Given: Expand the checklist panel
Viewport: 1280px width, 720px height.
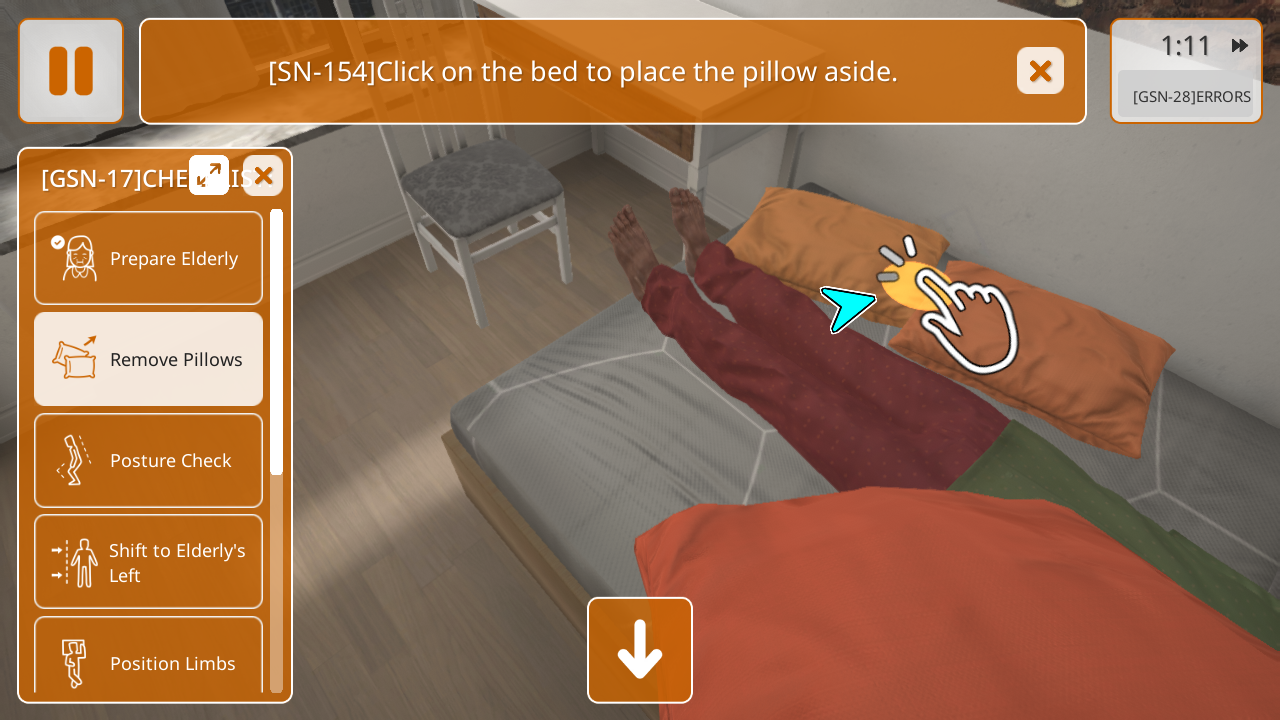Looking at the screenshot, I should click(x=209, y=175).
